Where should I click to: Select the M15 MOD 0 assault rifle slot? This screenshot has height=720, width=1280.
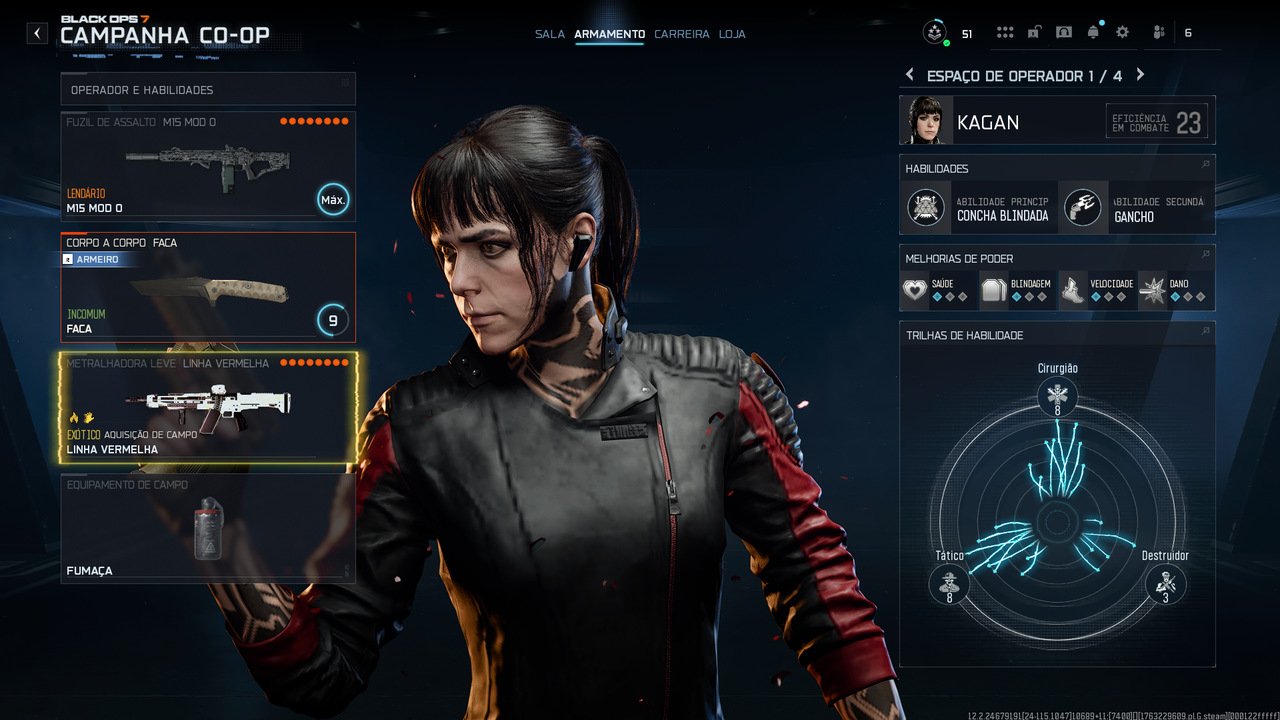coord(208,166)
